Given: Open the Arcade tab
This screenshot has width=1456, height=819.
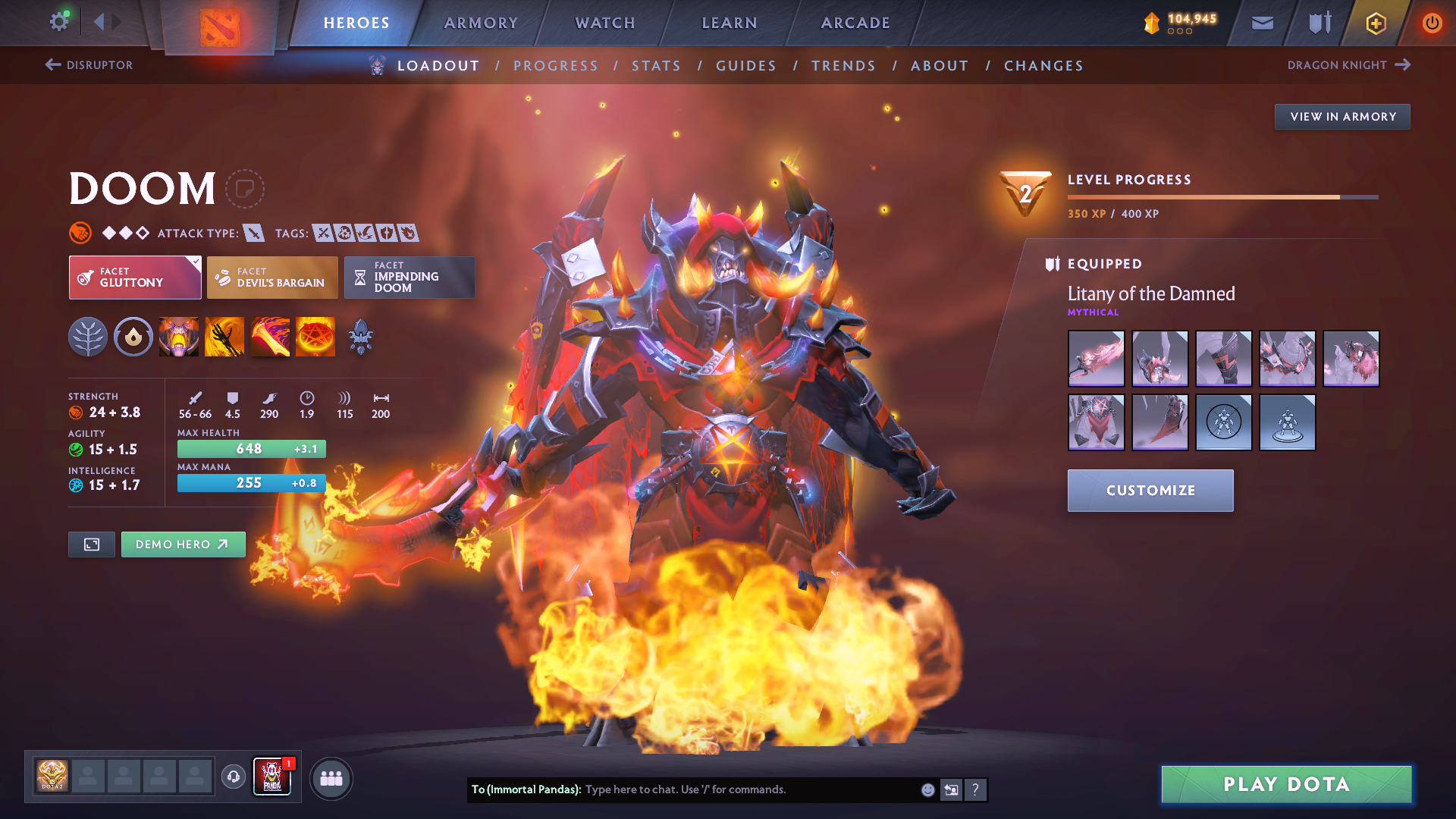Looking at the screenshot, I should pyautogui.click(x=855, y=23).
